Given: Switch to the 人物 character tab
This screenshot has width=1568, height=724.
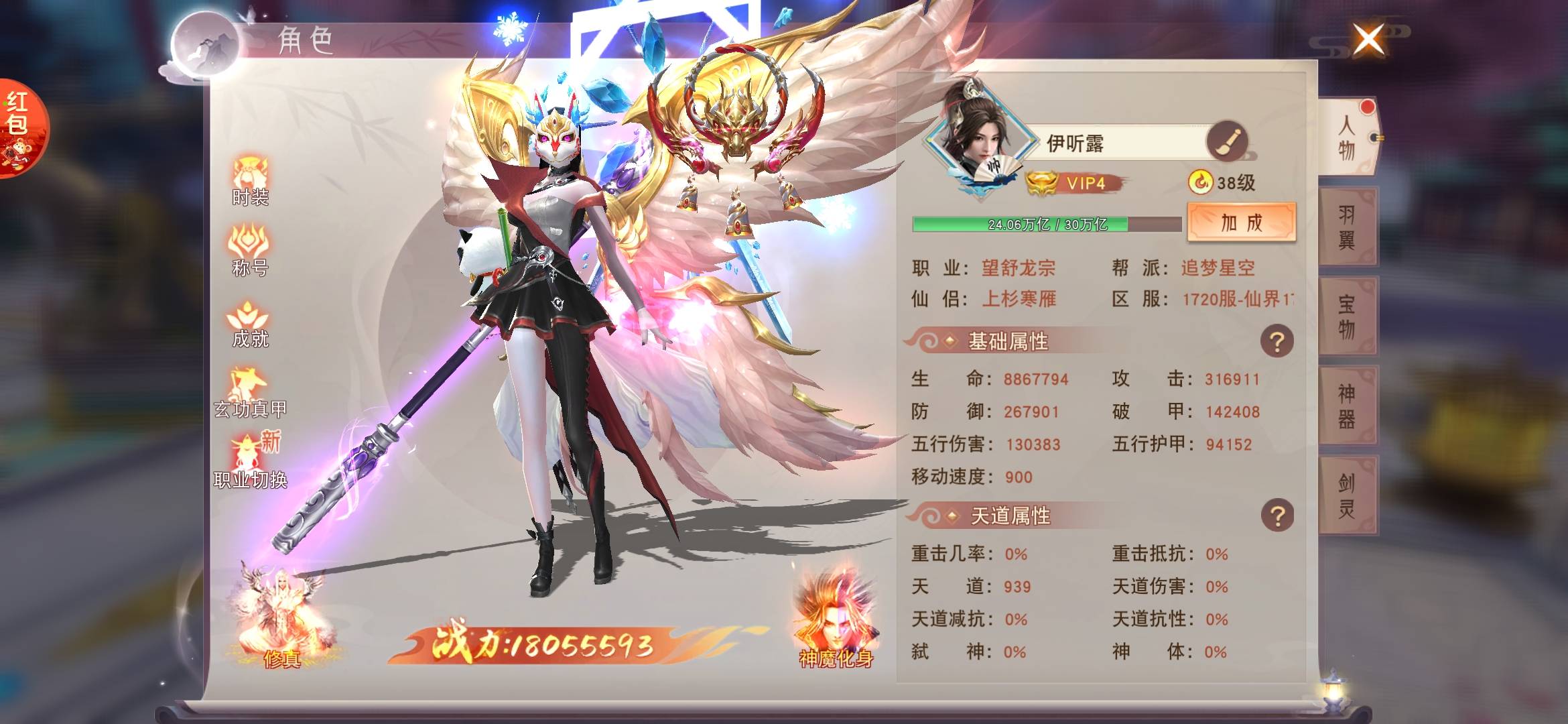Looking at the screenshot, I should (x=1347, y=137).
